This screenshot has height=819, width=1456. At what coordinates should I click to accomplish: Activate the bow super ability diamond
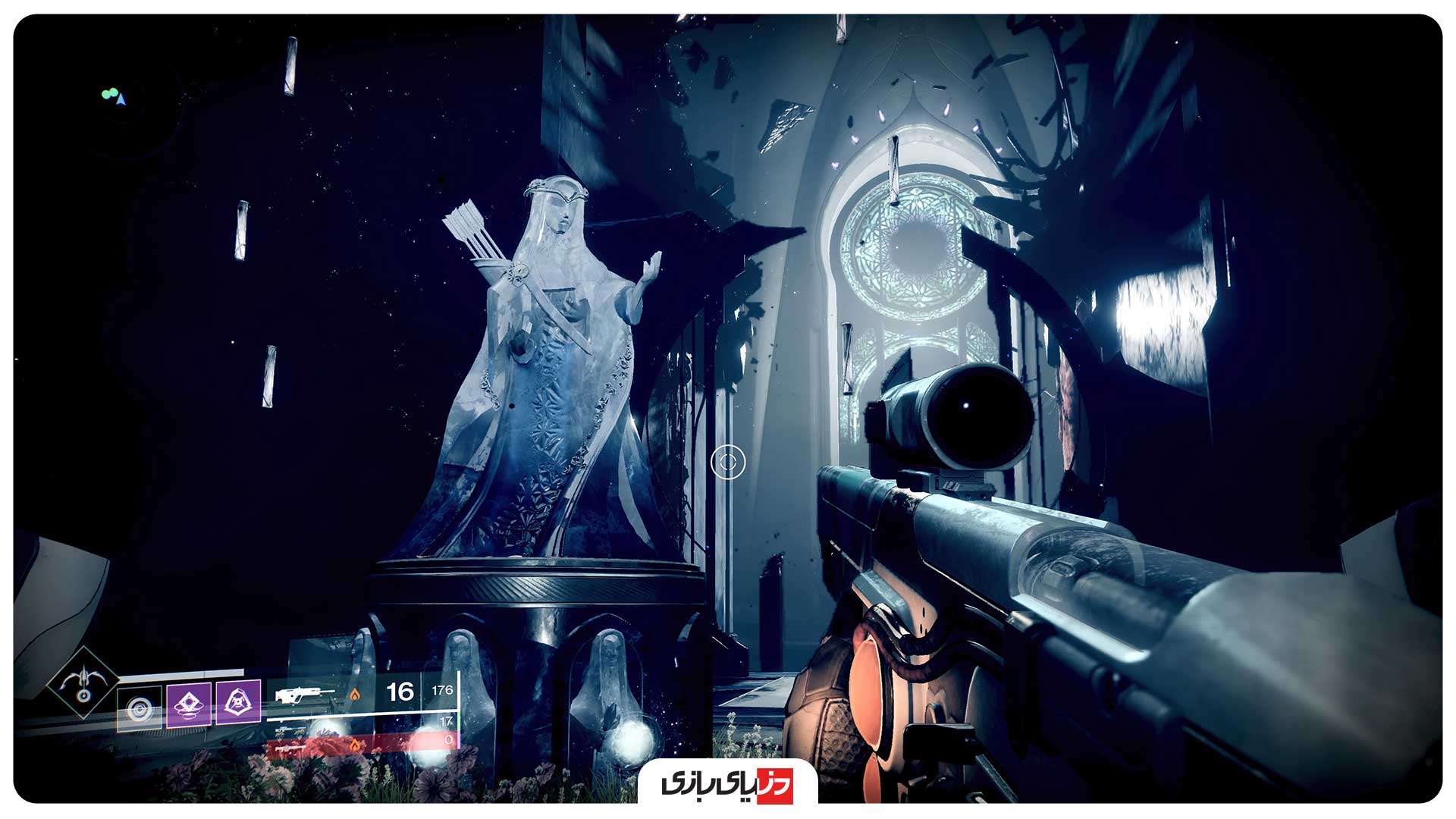[83, 682]
